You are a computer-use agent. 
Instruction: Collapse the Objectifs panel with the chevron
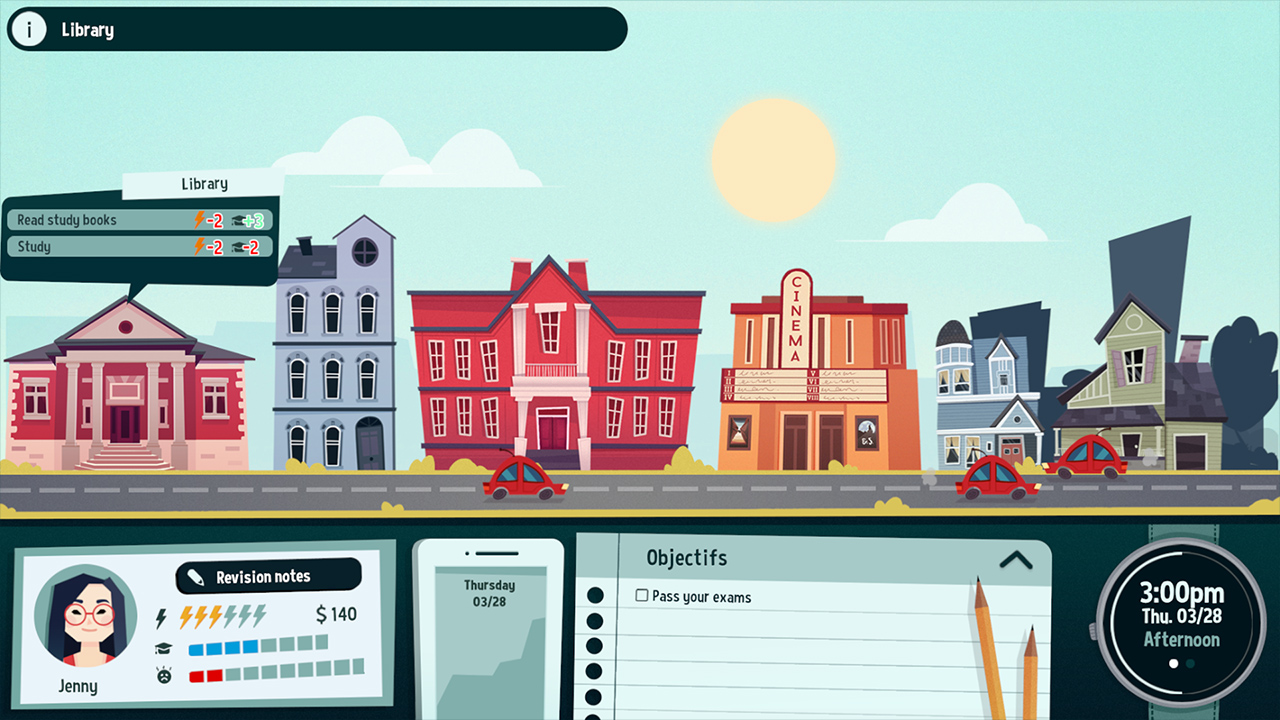tap(1017, 561)
